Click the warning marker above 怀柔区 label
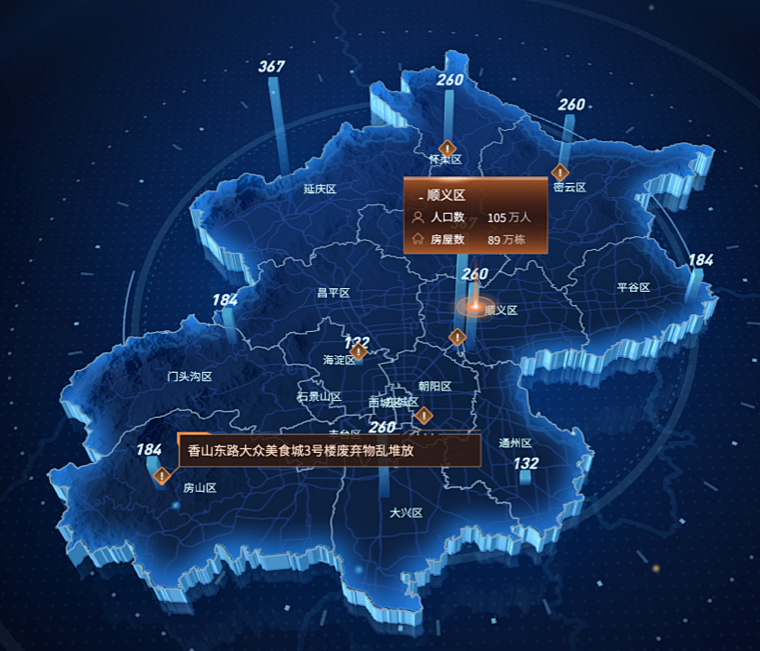 click(x=447, y=149)
